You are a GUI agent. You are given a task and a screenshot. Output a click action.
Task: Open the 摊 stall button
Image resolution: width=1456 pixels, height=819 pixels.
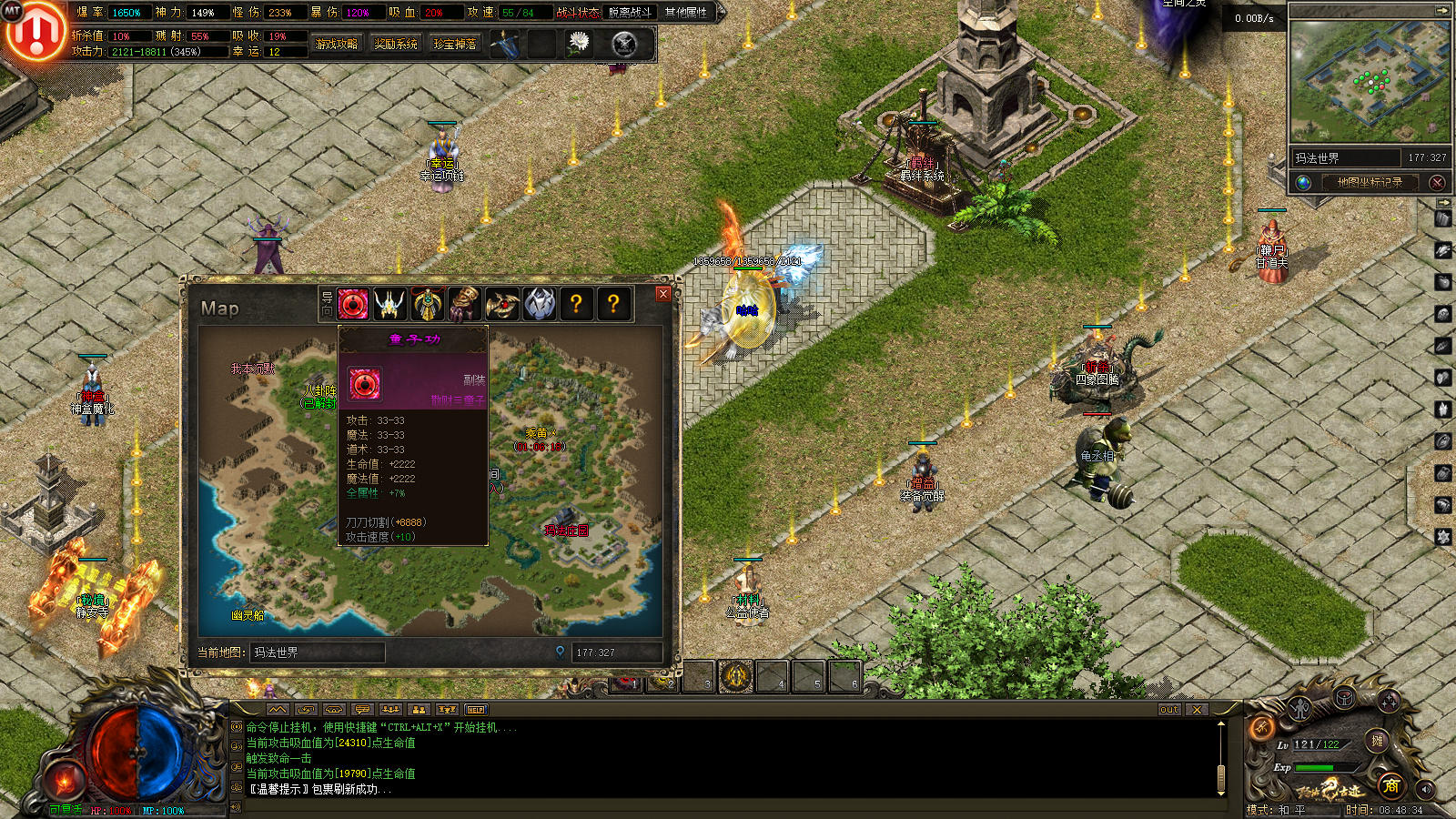pyautogui.click(x=1378, y=742)
